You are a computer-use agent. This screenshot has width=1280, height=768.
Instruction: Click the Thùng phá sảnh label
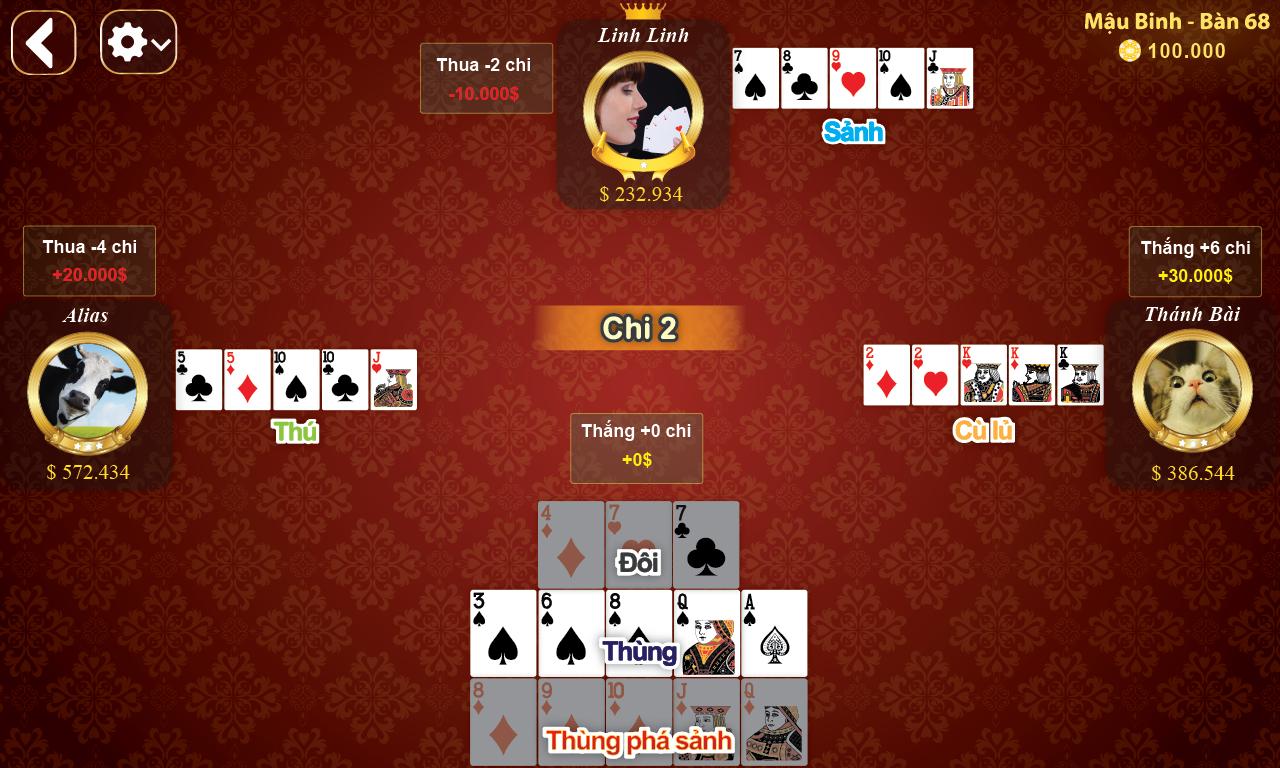point(638,742)
